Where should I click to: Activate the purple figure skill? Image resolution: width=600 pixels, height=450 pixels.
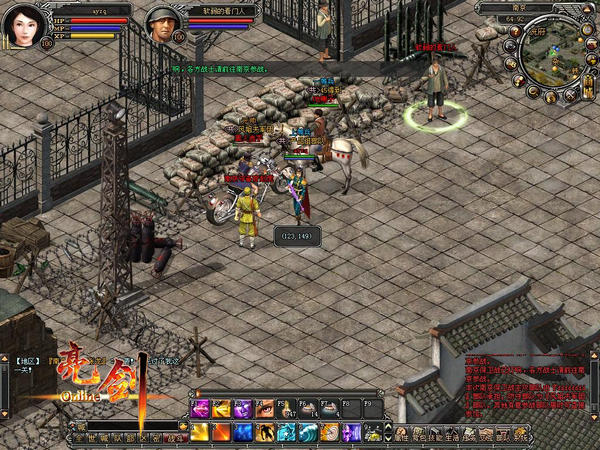351,432
